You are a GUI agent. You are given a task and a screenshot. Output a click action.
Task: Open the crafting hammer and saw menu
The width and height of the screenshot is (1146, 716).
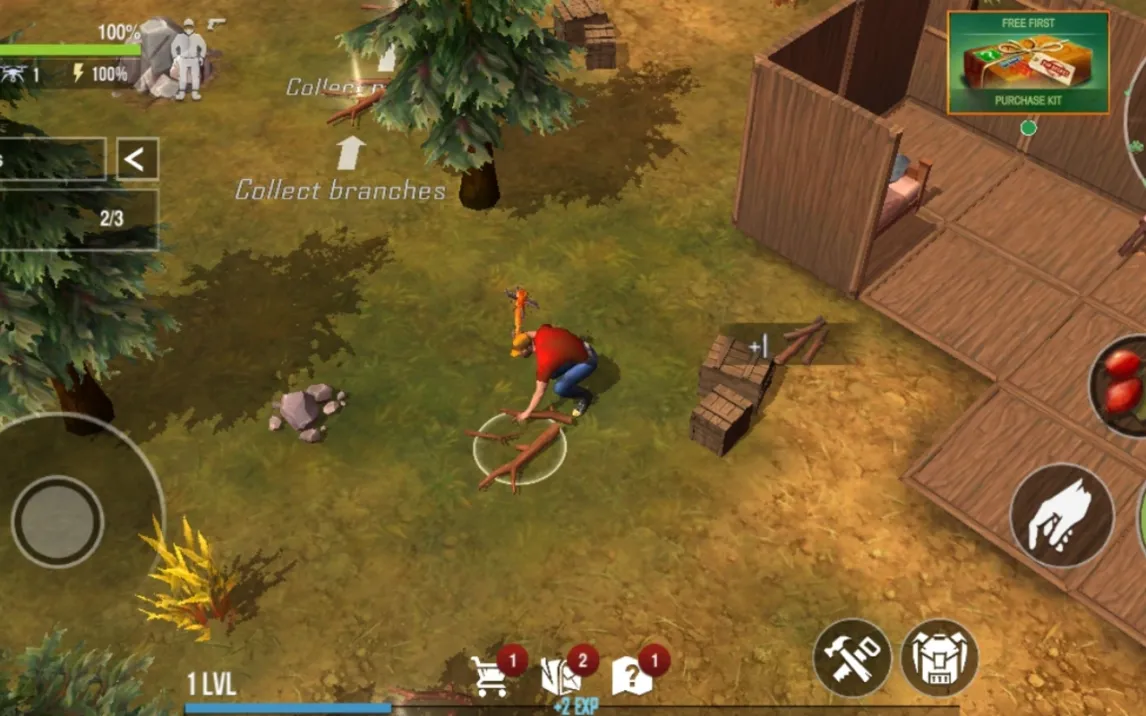(x=852, y=657)
